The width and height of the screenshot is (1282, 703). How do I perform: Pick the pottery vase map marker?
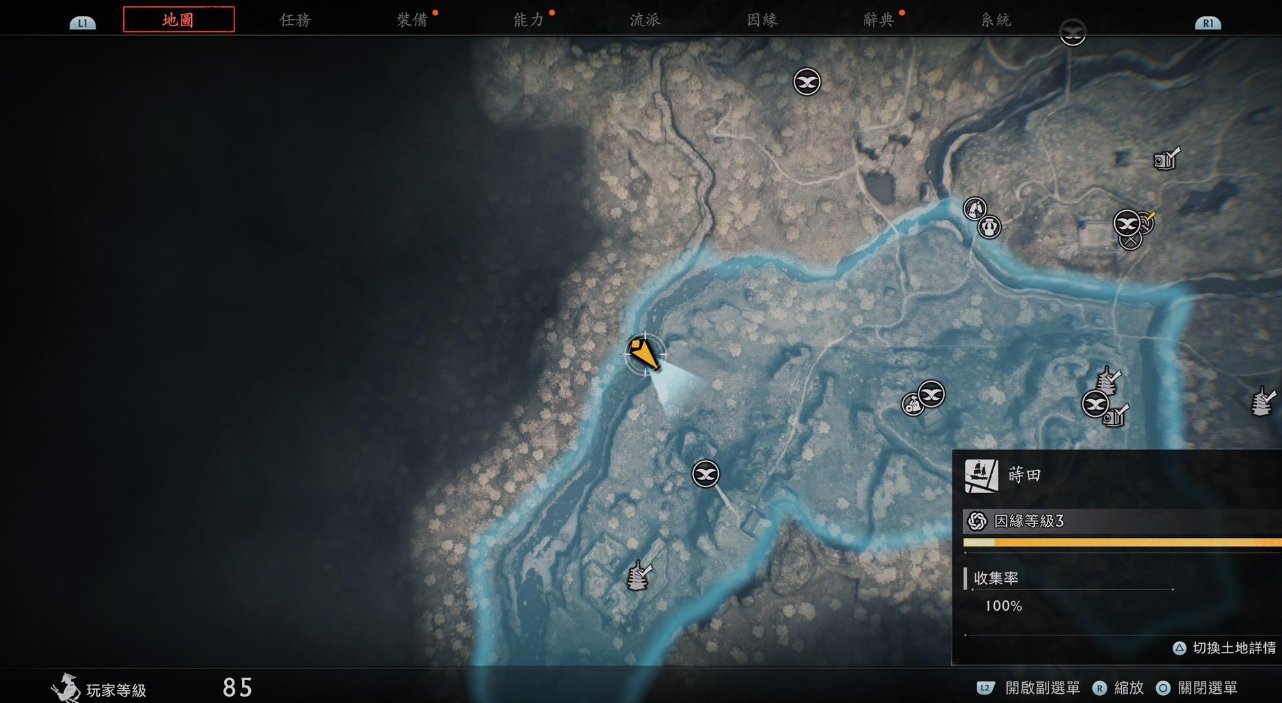coord(990,227)
